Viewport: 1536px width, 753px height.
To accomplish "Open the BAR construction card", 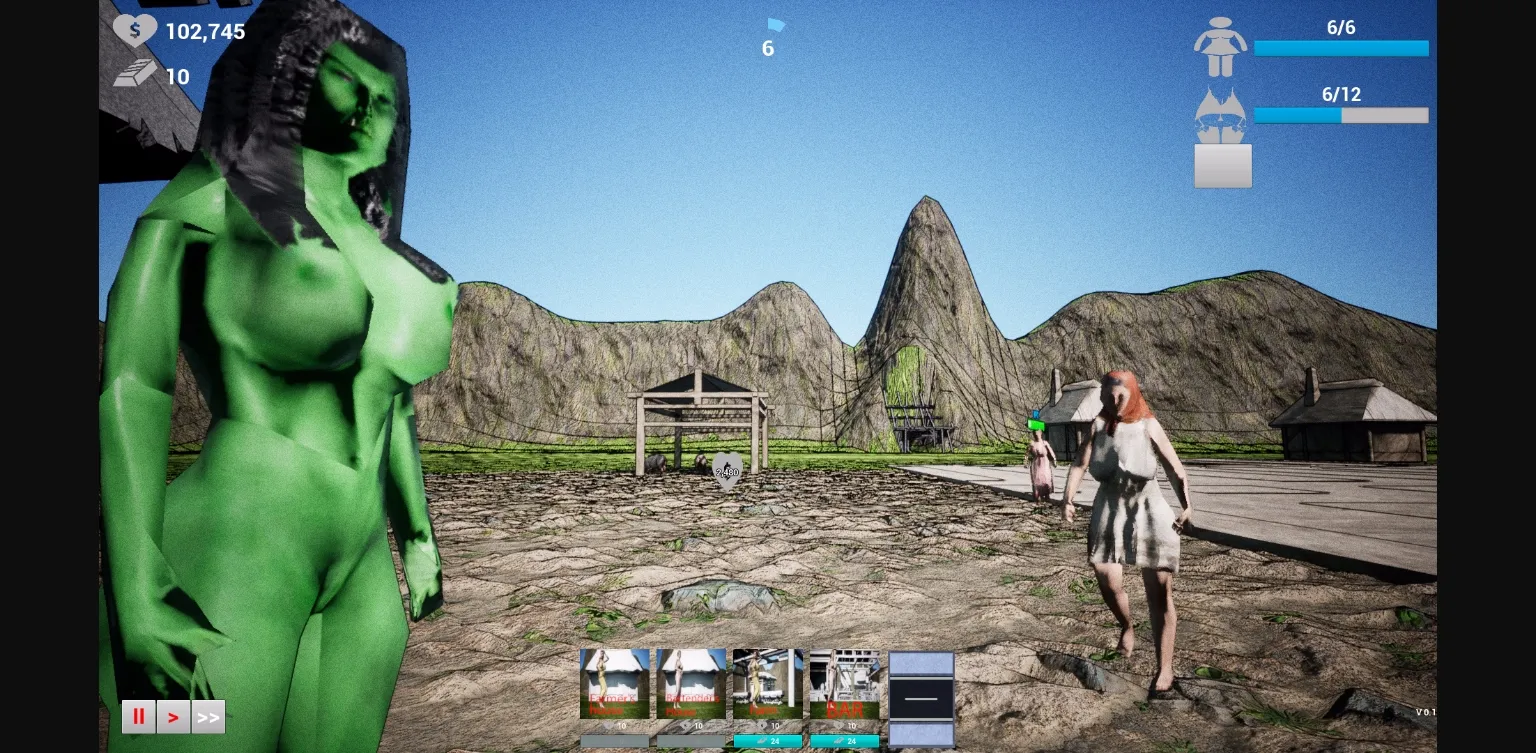I will (x=845, y=683).
